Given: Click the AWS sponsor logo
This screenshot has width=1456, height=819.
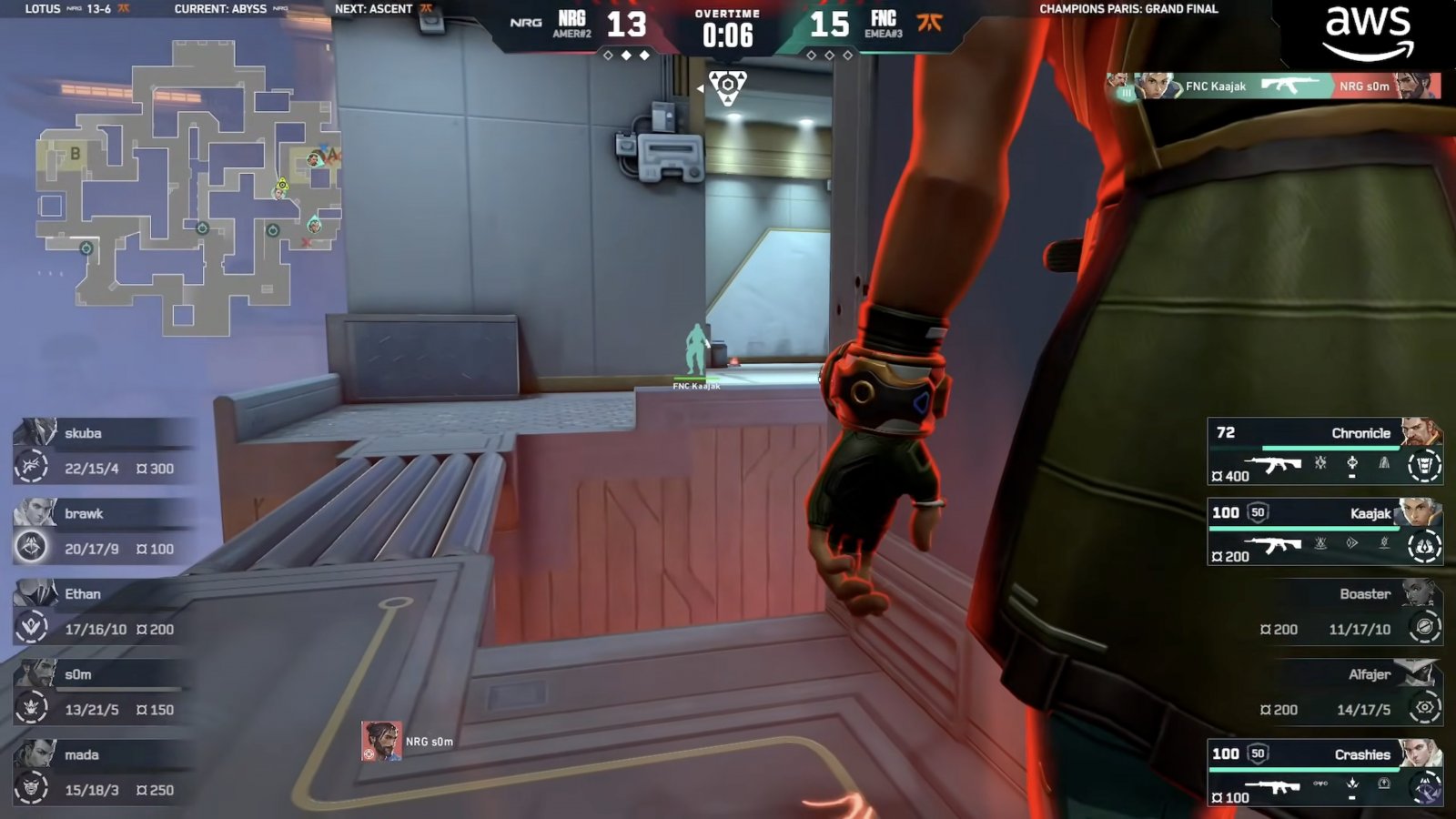Looking at the screenshot, I should click(x=1368, y=33).
